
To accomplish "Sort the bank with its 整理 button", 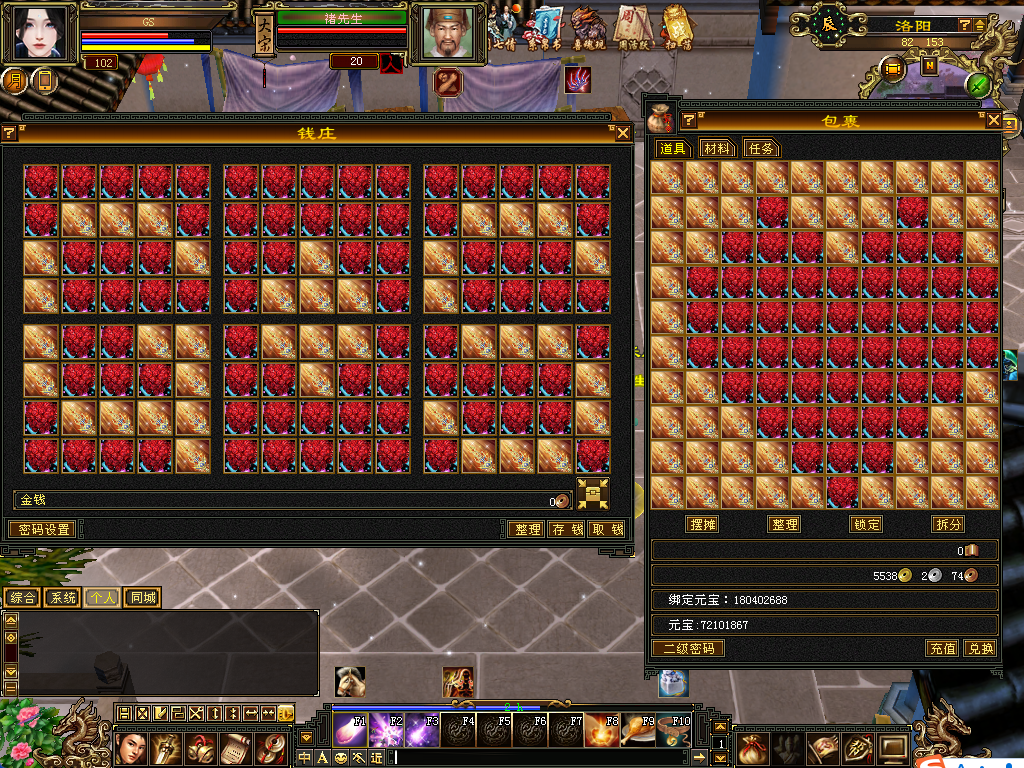I will coord(526,529).
